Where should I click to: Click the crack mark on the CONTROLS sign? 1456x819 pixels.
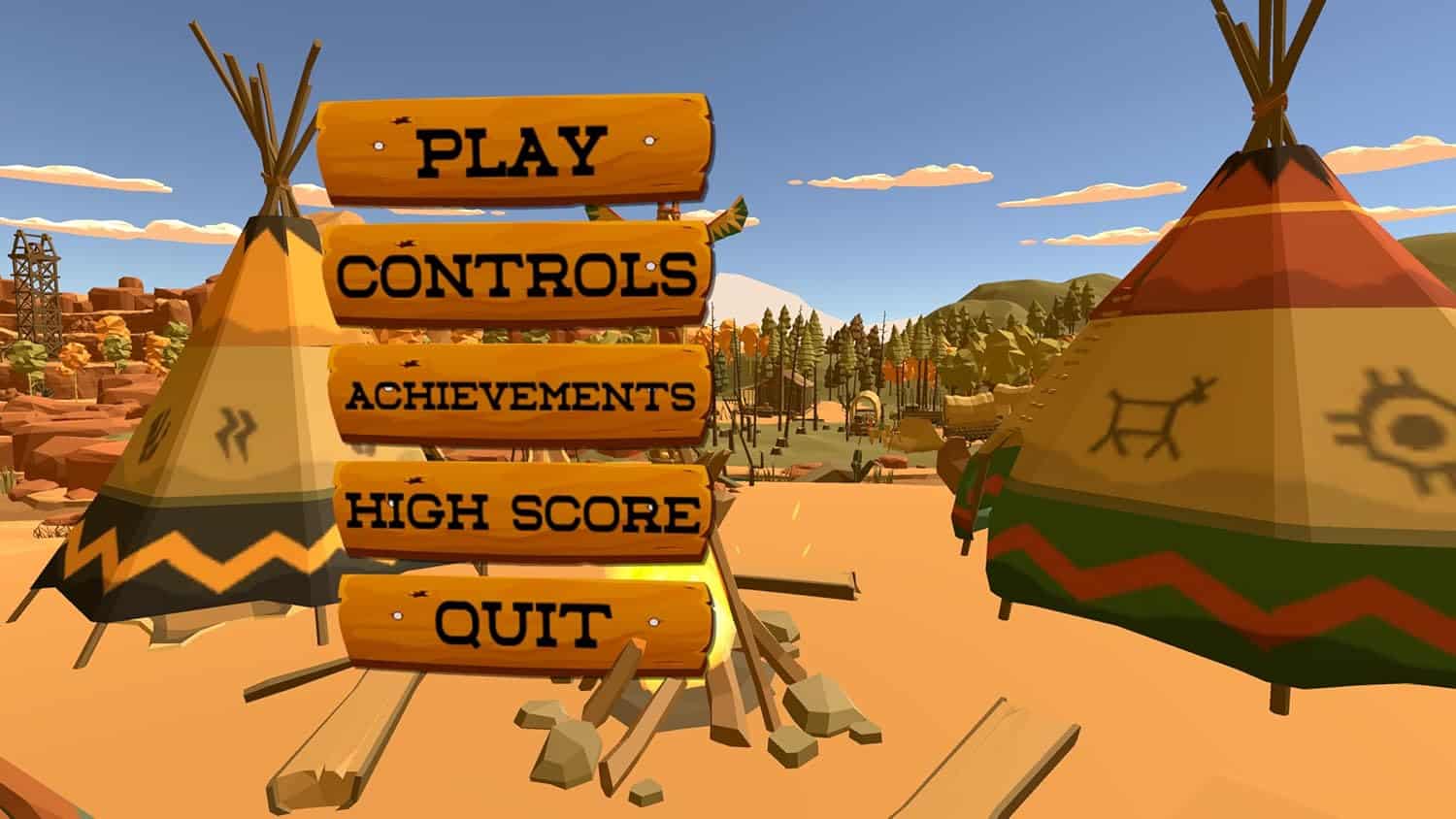point(408,243)
